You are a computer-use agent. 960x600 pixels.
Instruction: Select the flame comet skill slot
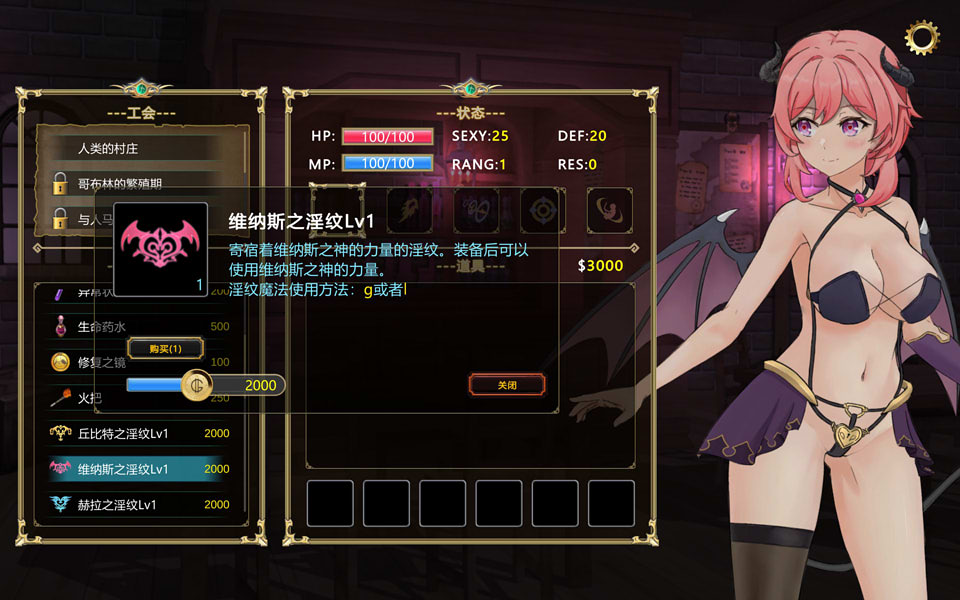pos(411,211)
